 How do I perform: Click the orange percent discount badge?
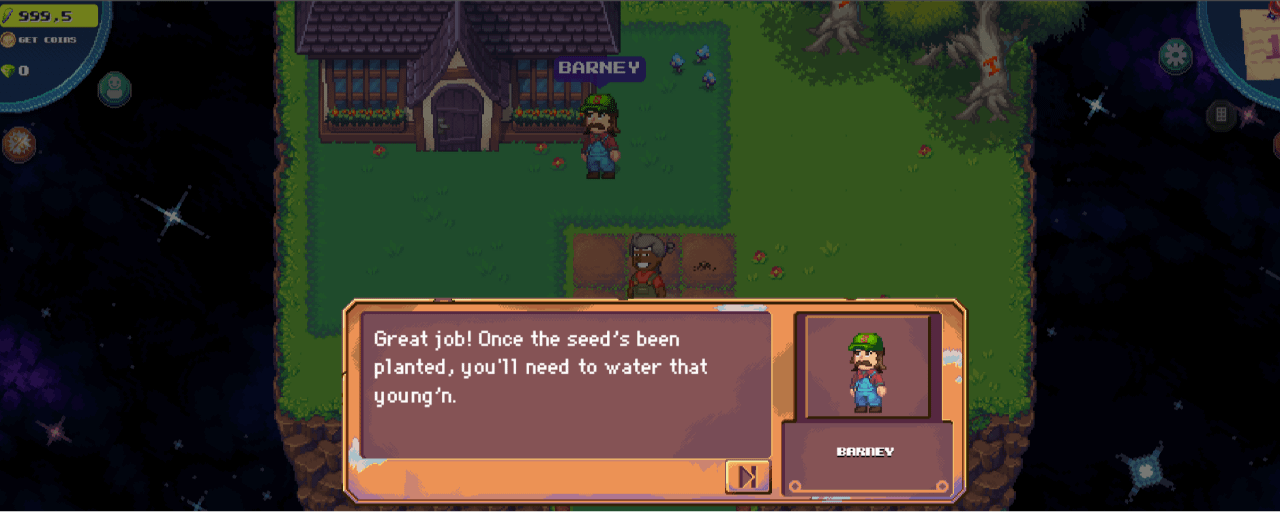click(18, 144)
